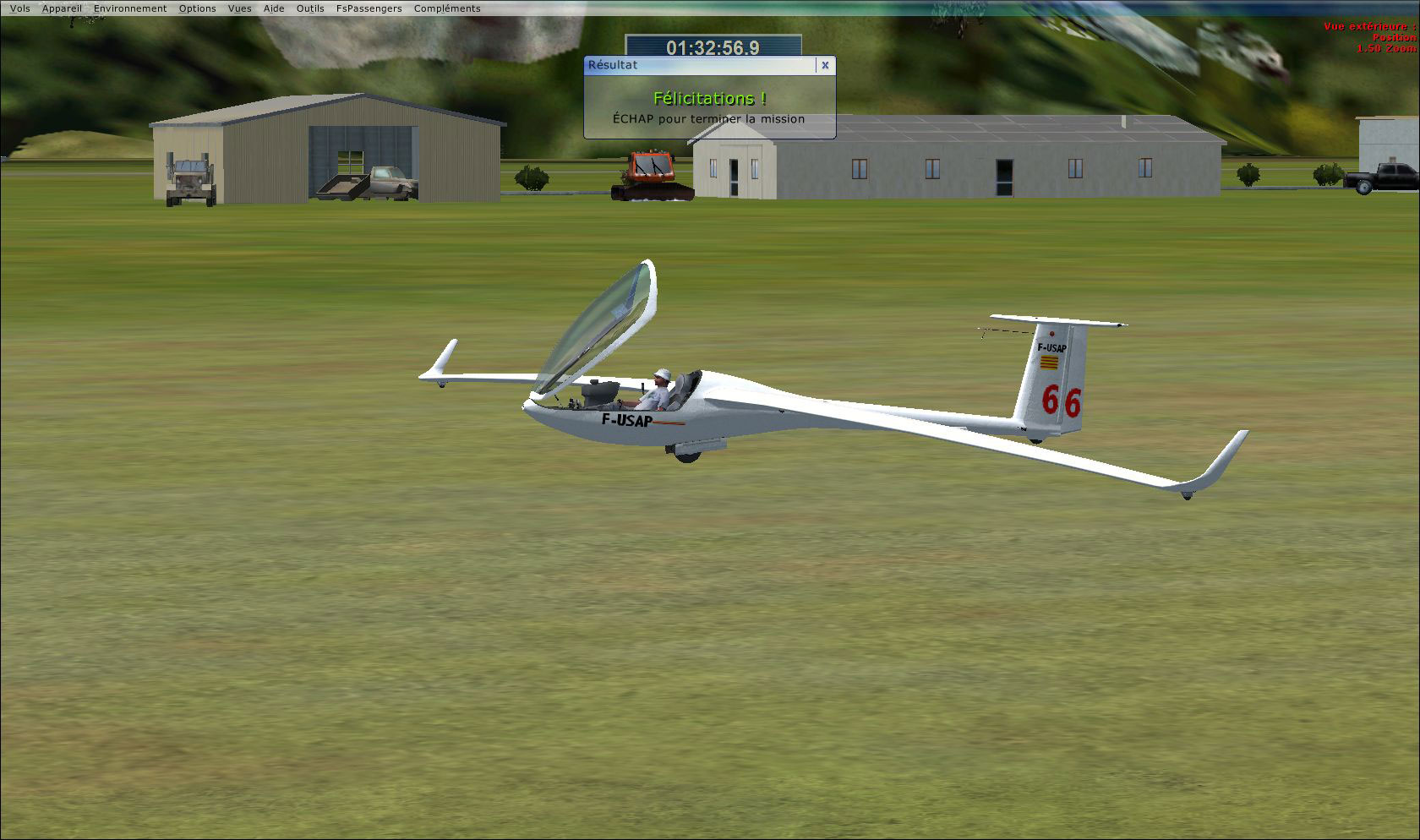Viewport: 1420px width, 840px height.
Task: Open the Appareil menu
Action: [63, 8]
